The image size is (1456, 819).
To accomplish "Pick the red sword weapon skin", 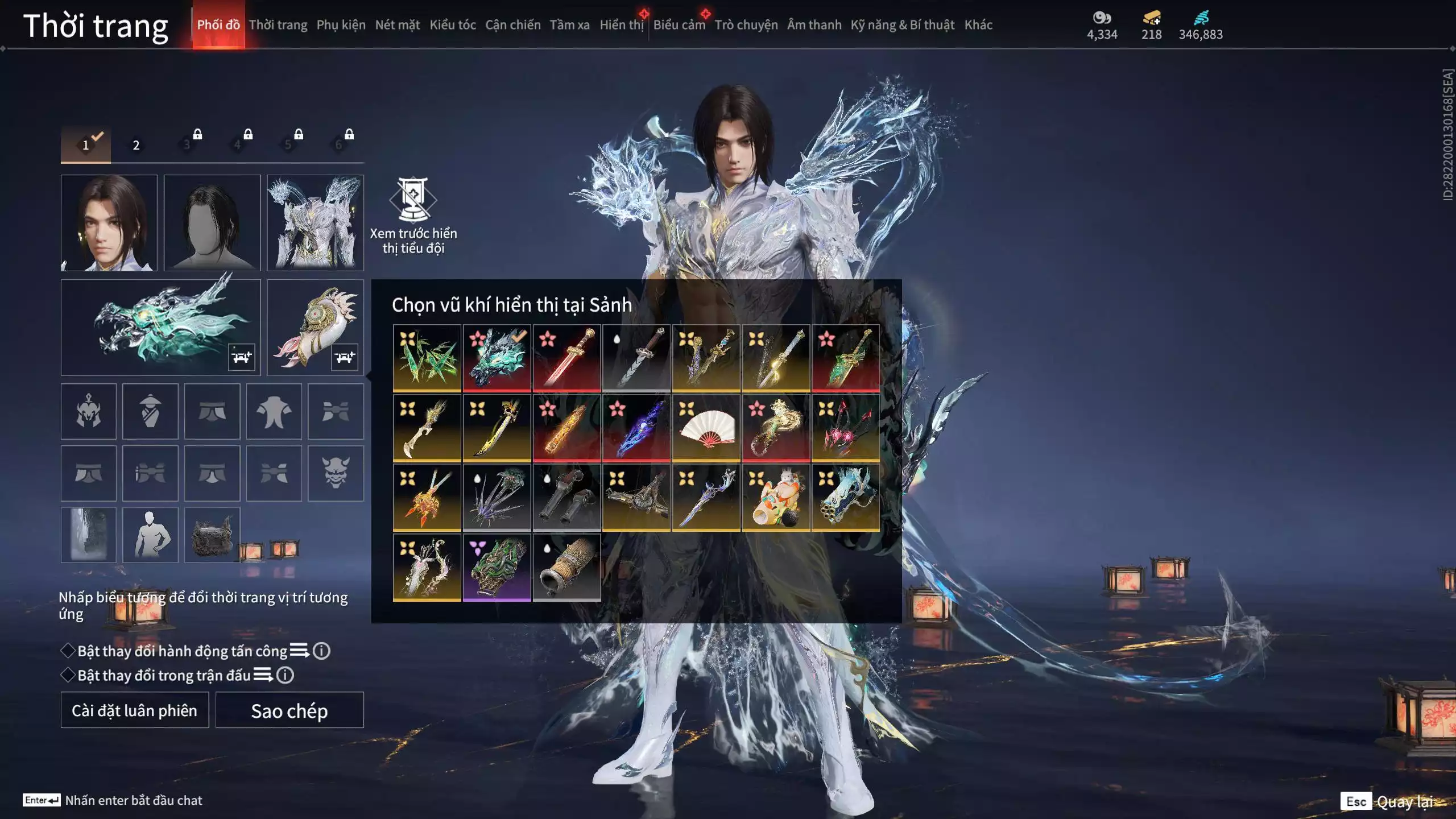I will click(566, 358).
